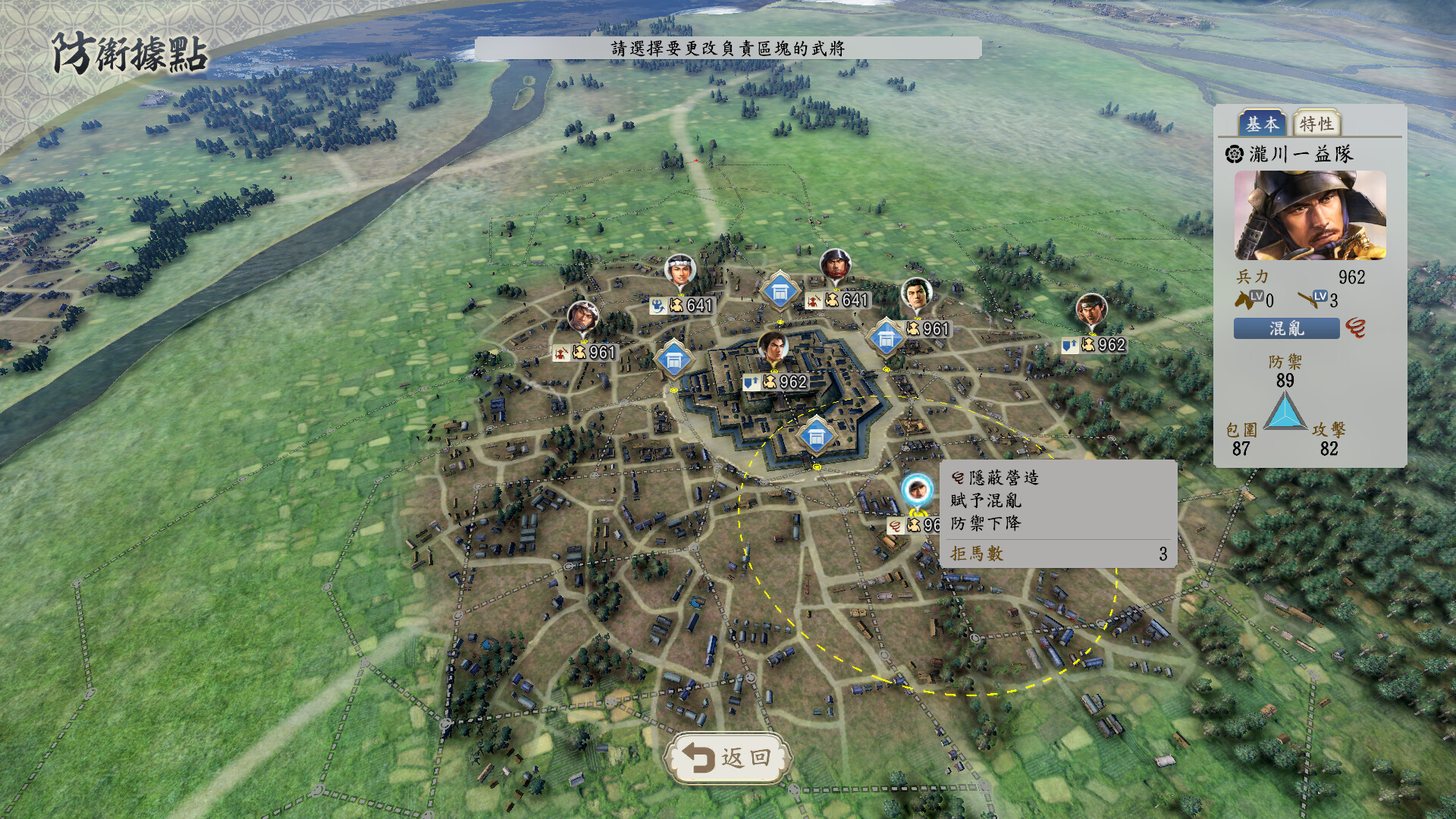Select the gate icon south of the castle walls
This screenshot has height=819, width=1456.
point(817,434)
